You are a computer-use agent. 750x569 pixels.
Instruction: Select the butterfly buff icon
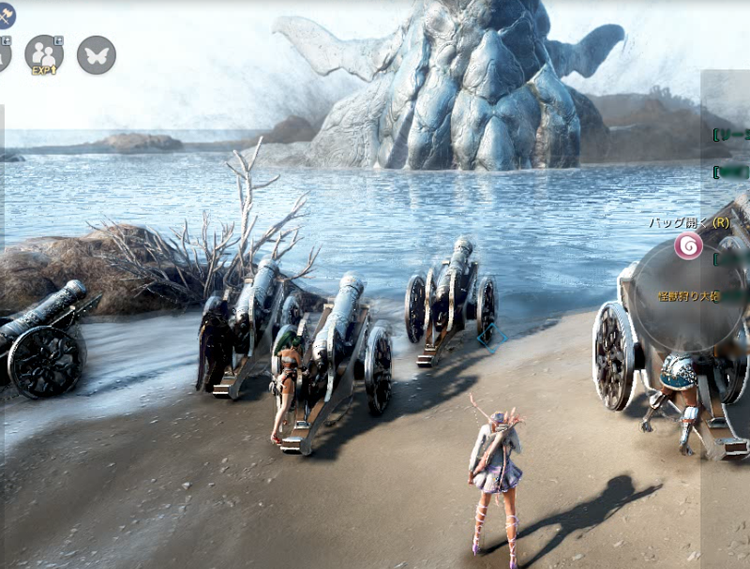(x=96, y=54)
